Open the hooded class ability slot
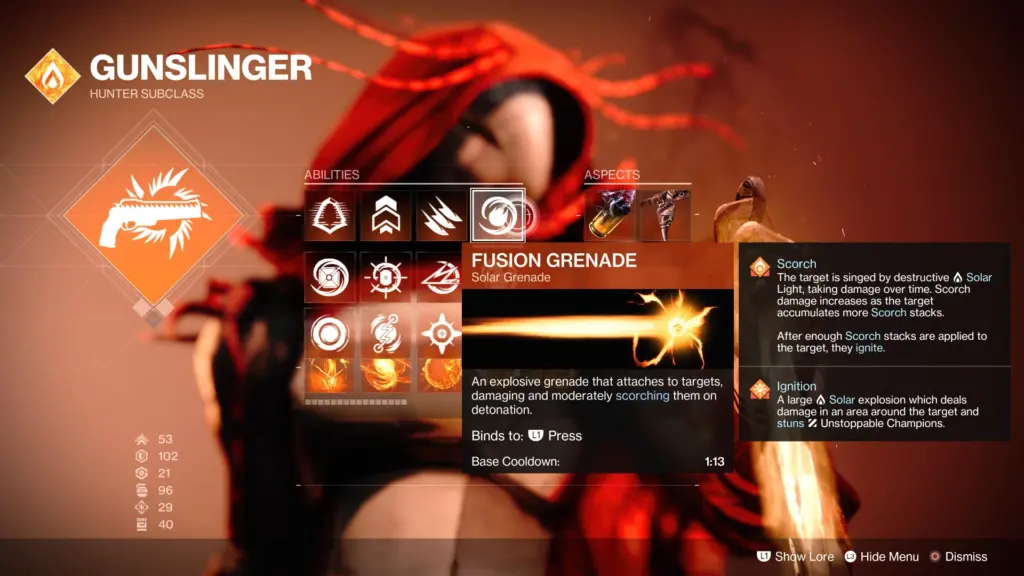Viewport: 1024px width, 576px height. tap(330, 215)
